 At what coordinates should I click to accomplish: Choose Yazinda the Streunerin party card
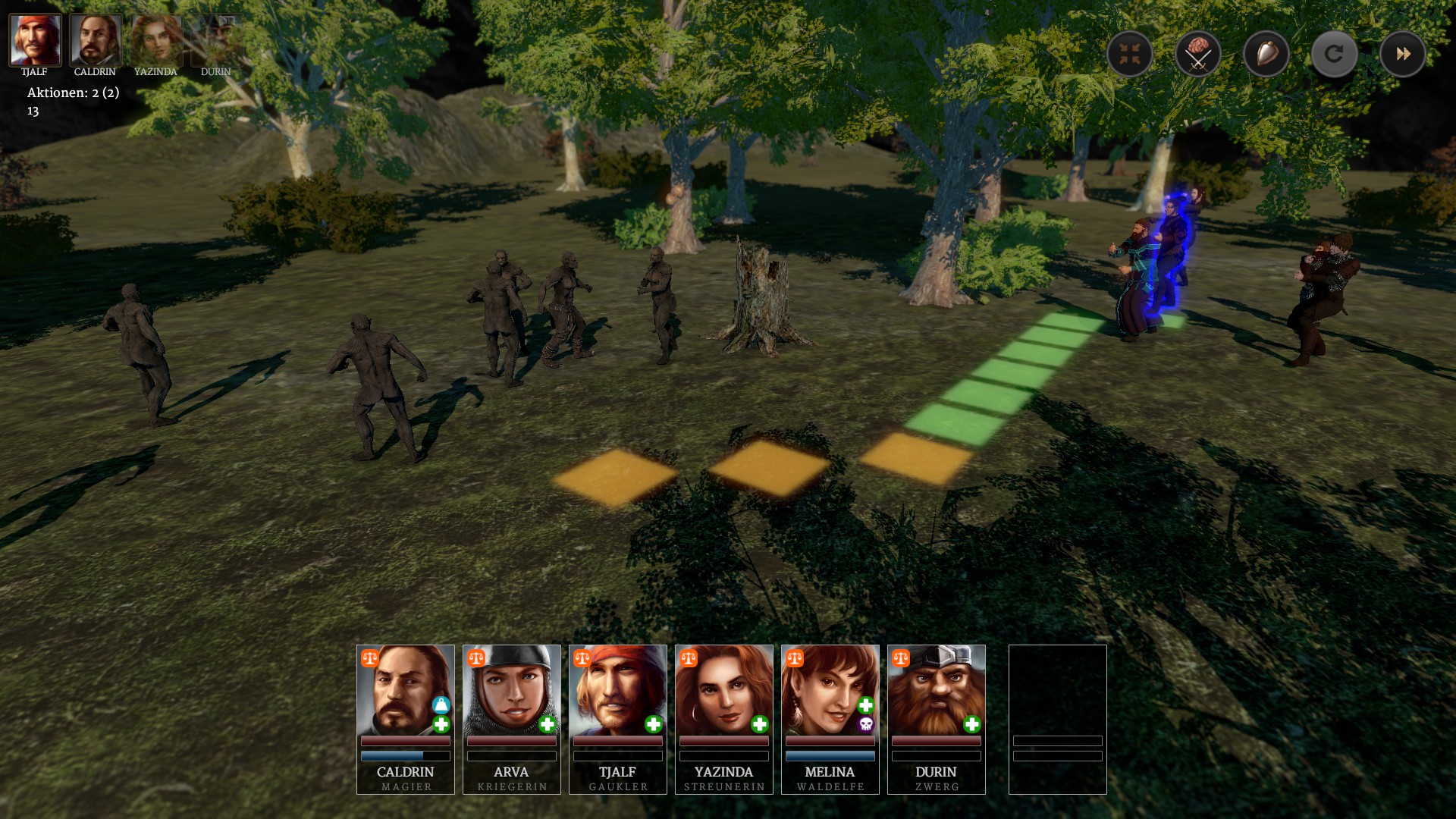click(x=724, y=719)
